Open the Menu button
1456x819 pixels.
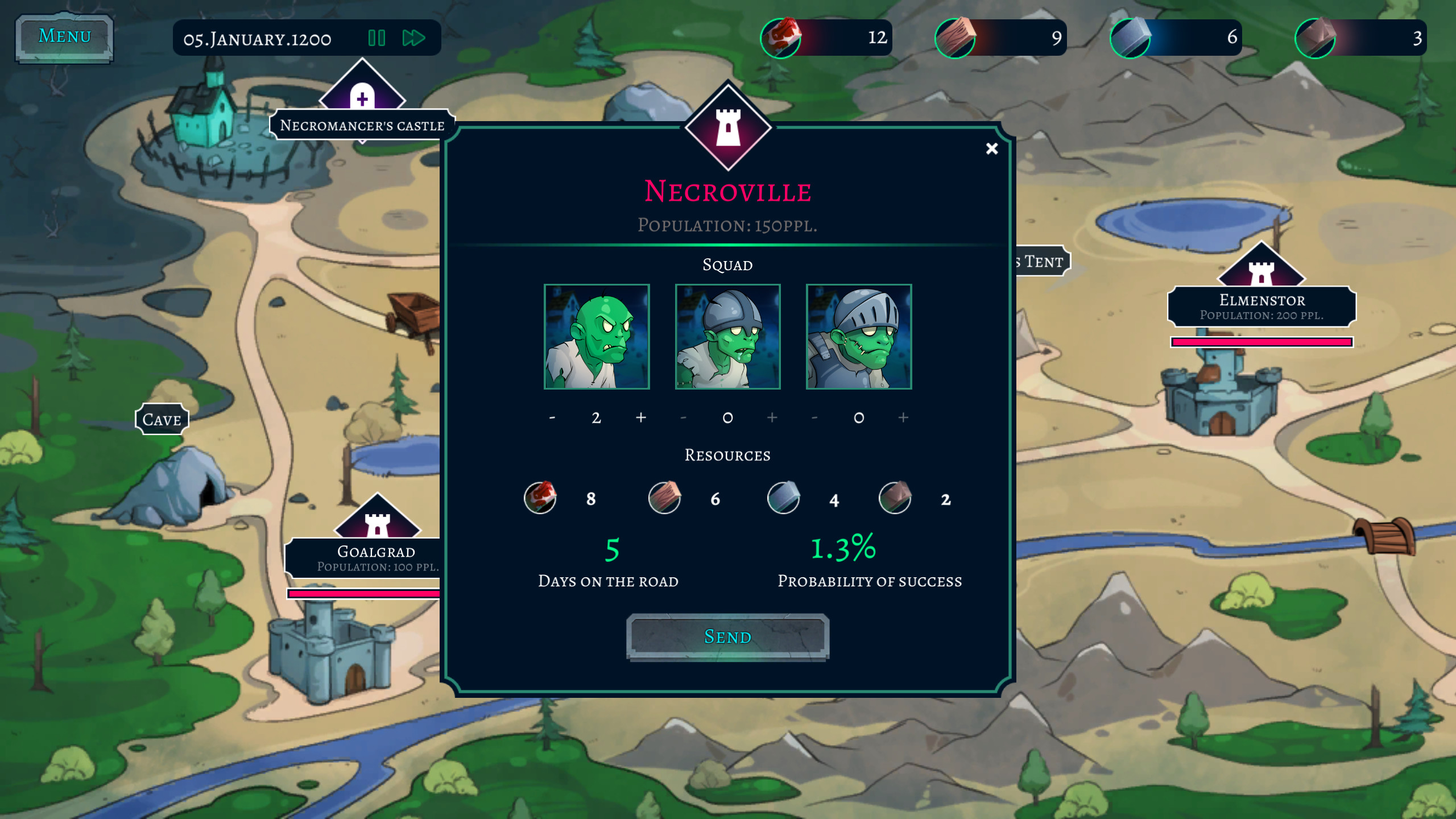coord(64,37)
